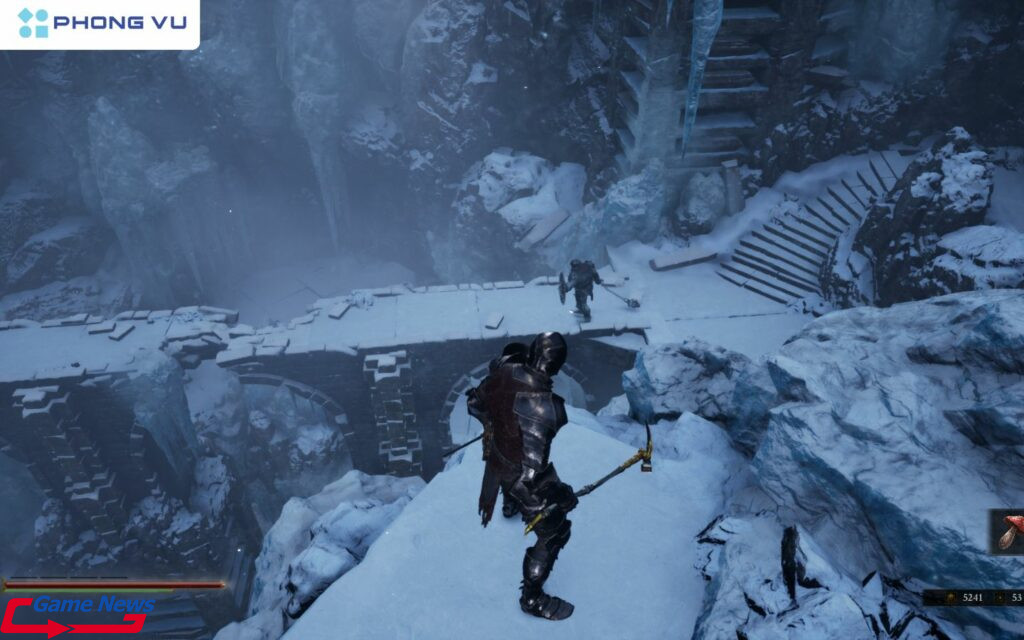This screenshot has height=640, width=1024.
Task: Open the Game News logo overlay
Action: pos(78,614)
